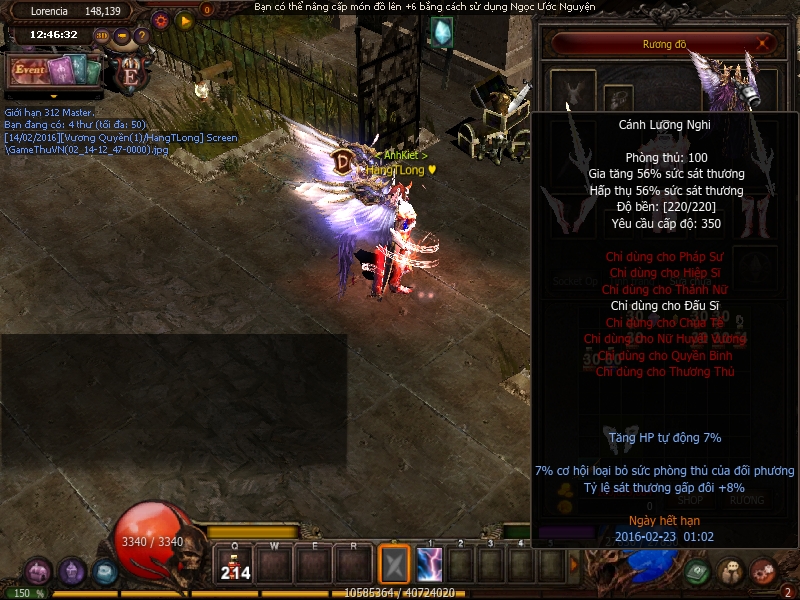800x600 pixels.
Task: Click the yellow play arrow button
Action: click(184, 19)
